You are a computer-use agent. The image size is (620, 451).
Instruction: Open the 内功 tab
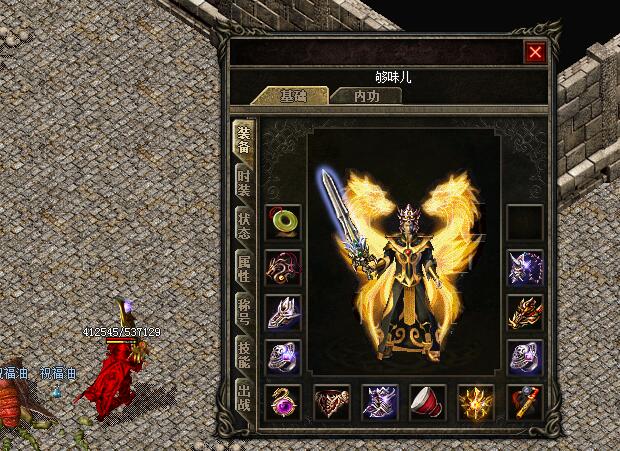tap(367, 96)
